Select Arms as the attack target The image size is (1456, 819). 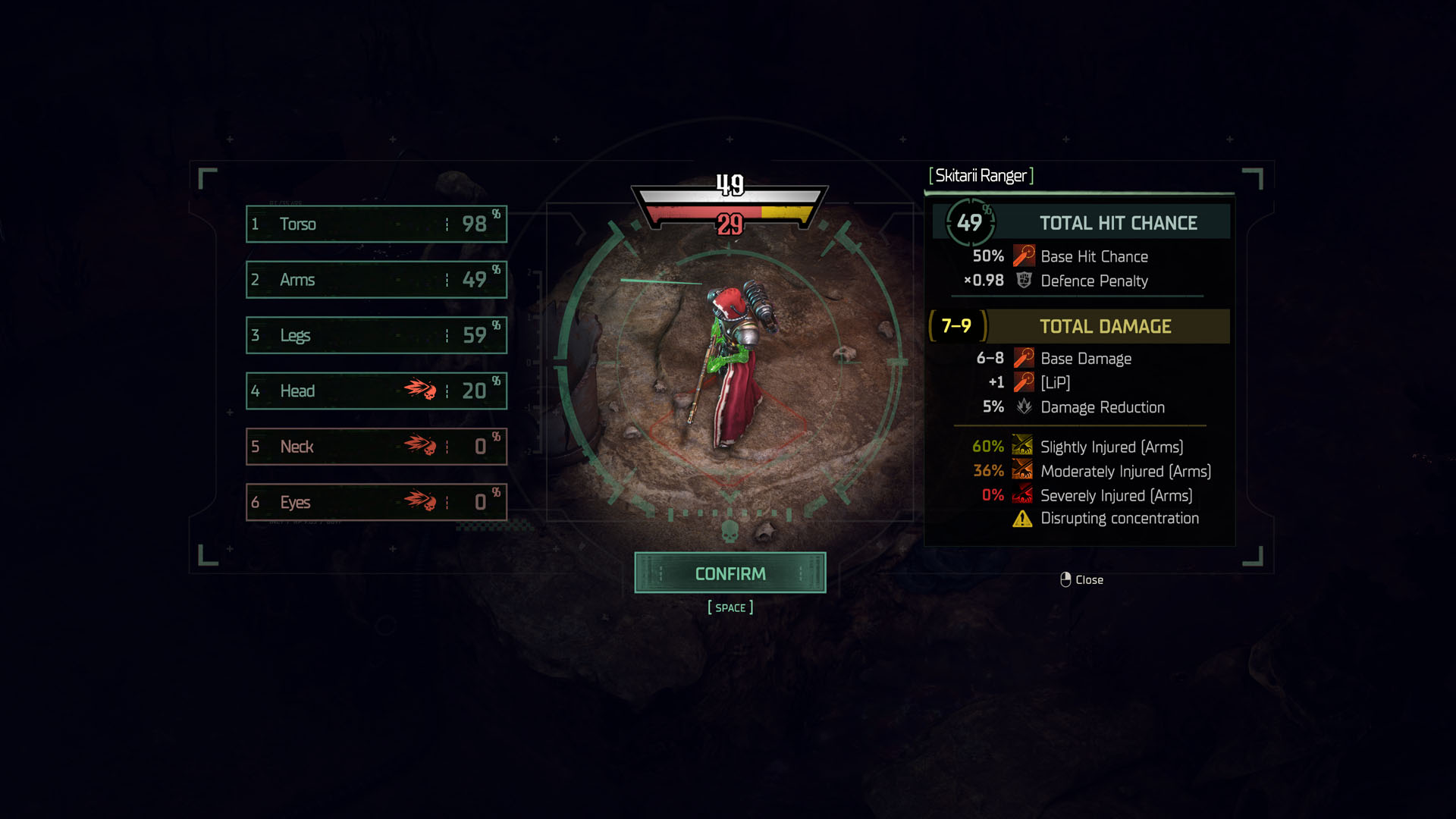[x=375, y=280]
